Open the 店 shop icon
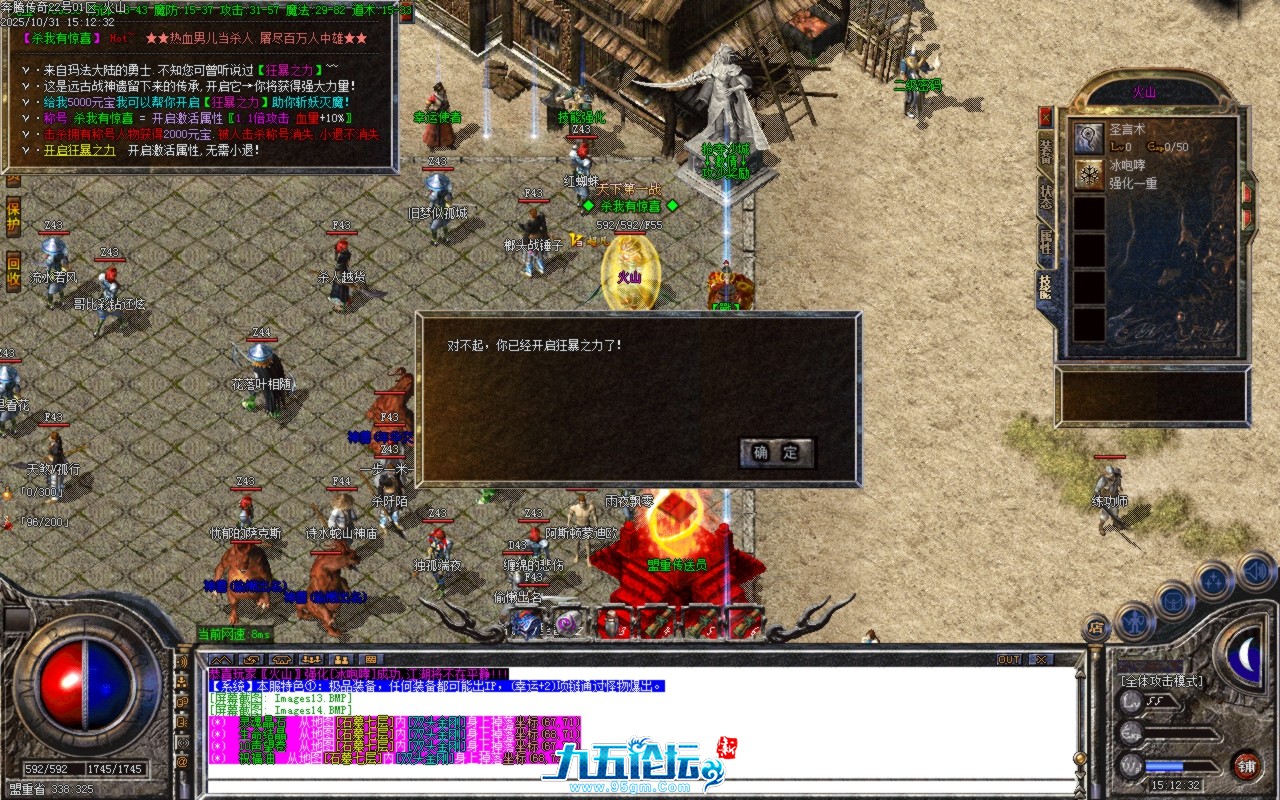Viewport: 1280px width, 800px height. tap(1098, 626)
